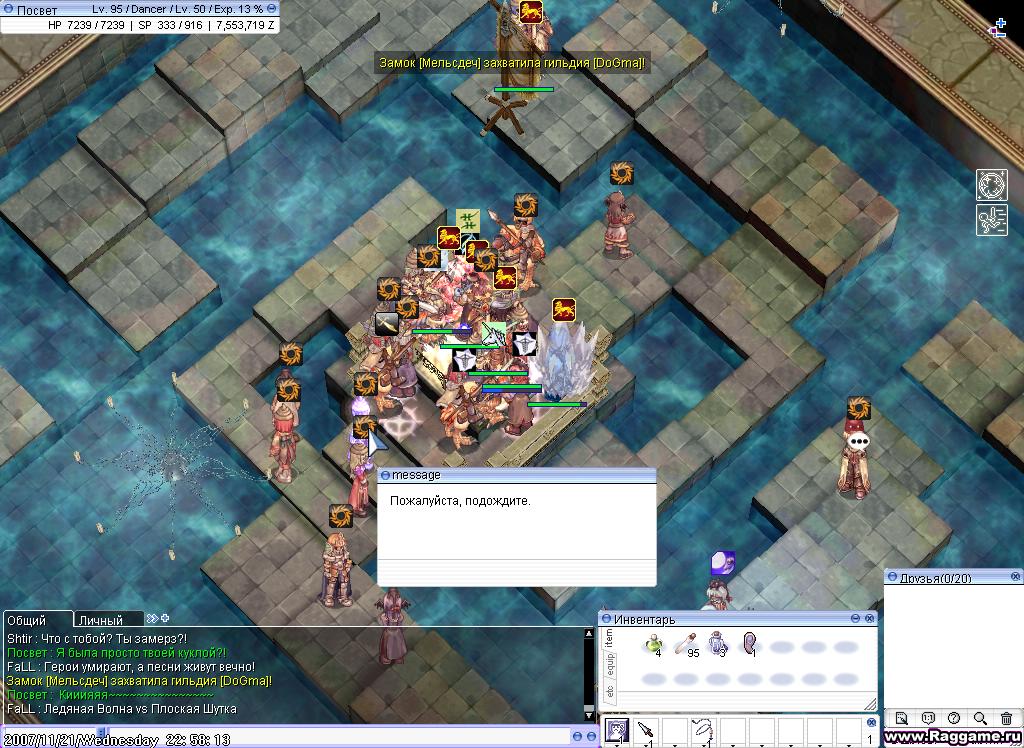Open the etc tab of inventory
The height and width of the screenshot is (748, 1024).
click(x=610, y=691)
